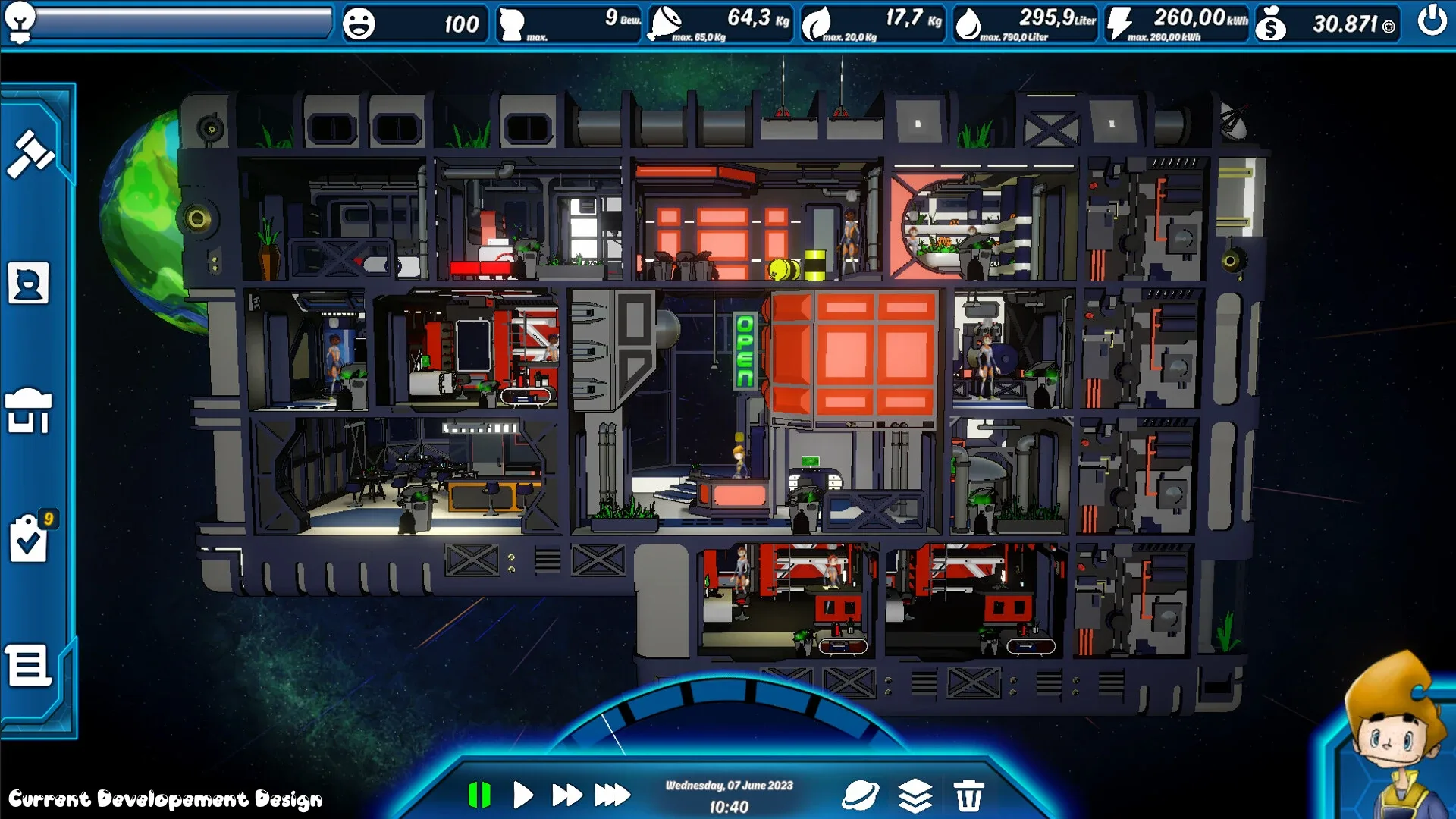Screen dimensions: 1456x819
Task: Click the light bulb research icon
Action: pyautogui.click(x=20, y=21)
